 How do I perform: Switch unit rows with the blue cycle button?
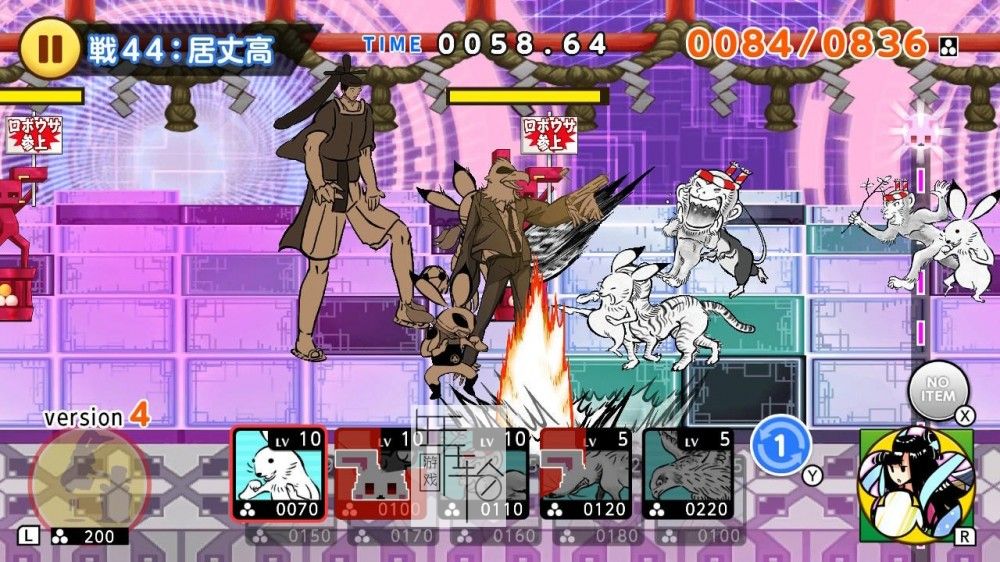pyautogui.click(x=780, y=447)
